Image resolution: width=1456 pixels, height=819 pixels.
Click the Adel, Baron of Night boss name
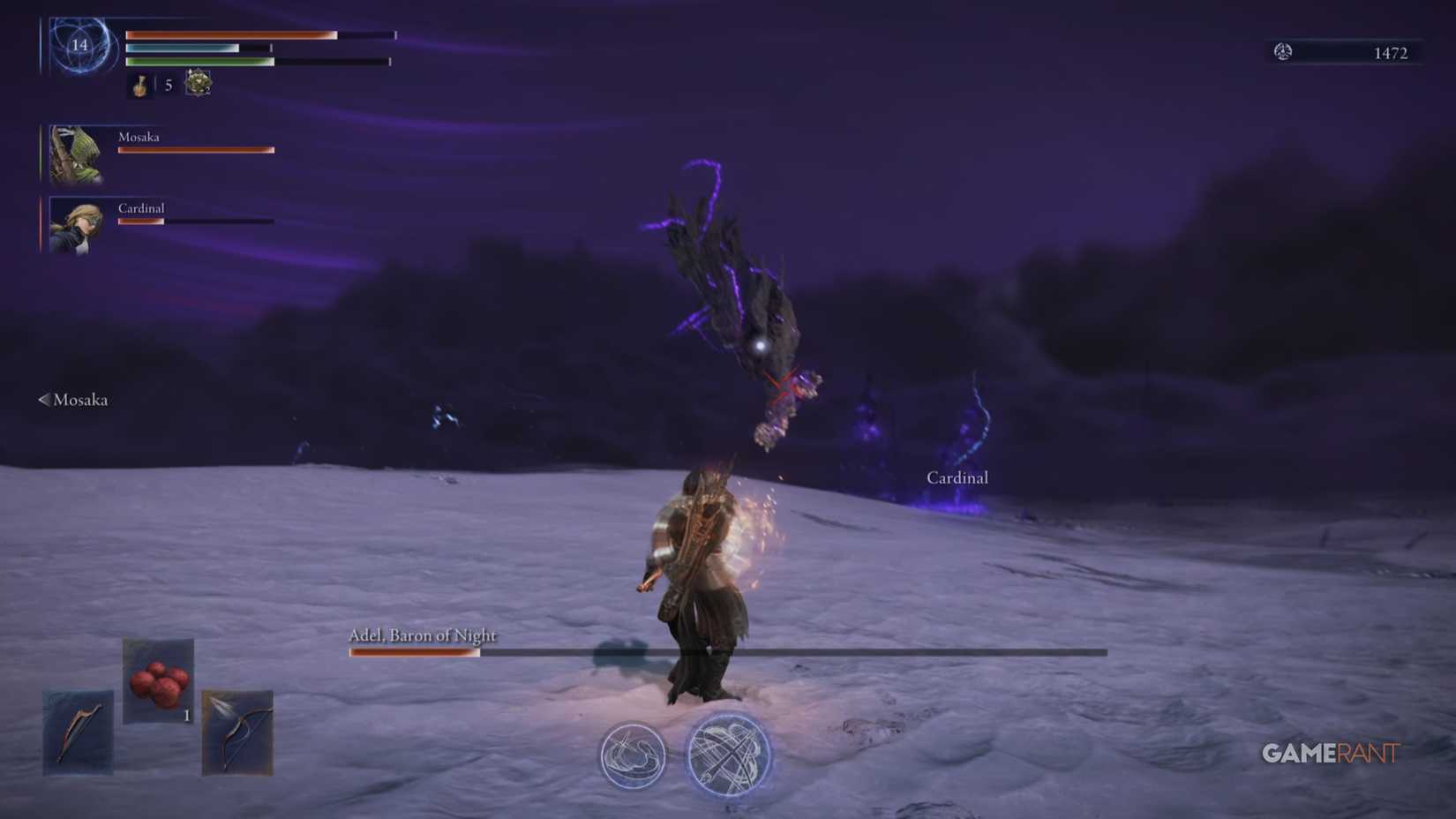422,635
